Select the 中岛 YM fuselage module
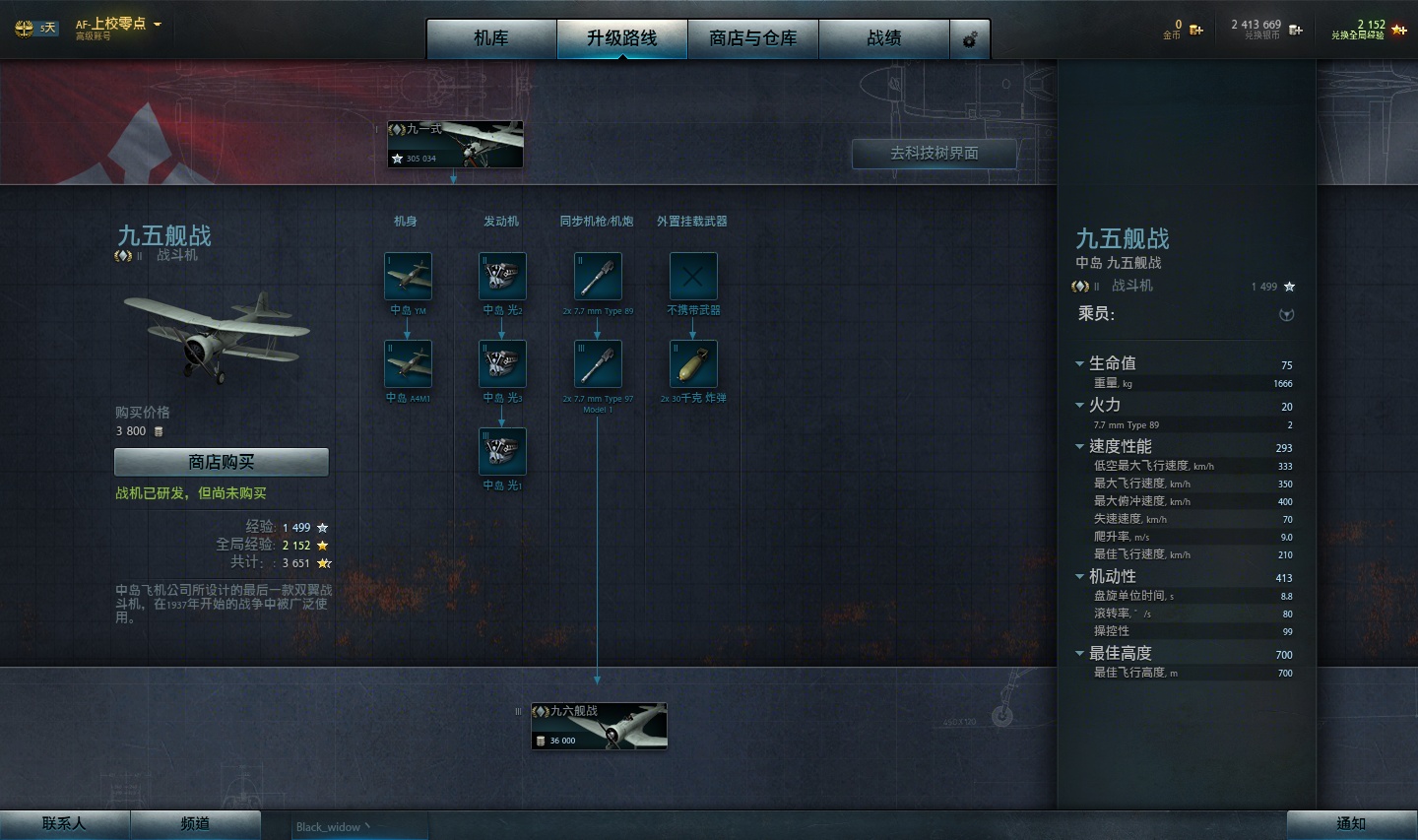This screenshot has width=1418, height=840. tap(408, 277)
